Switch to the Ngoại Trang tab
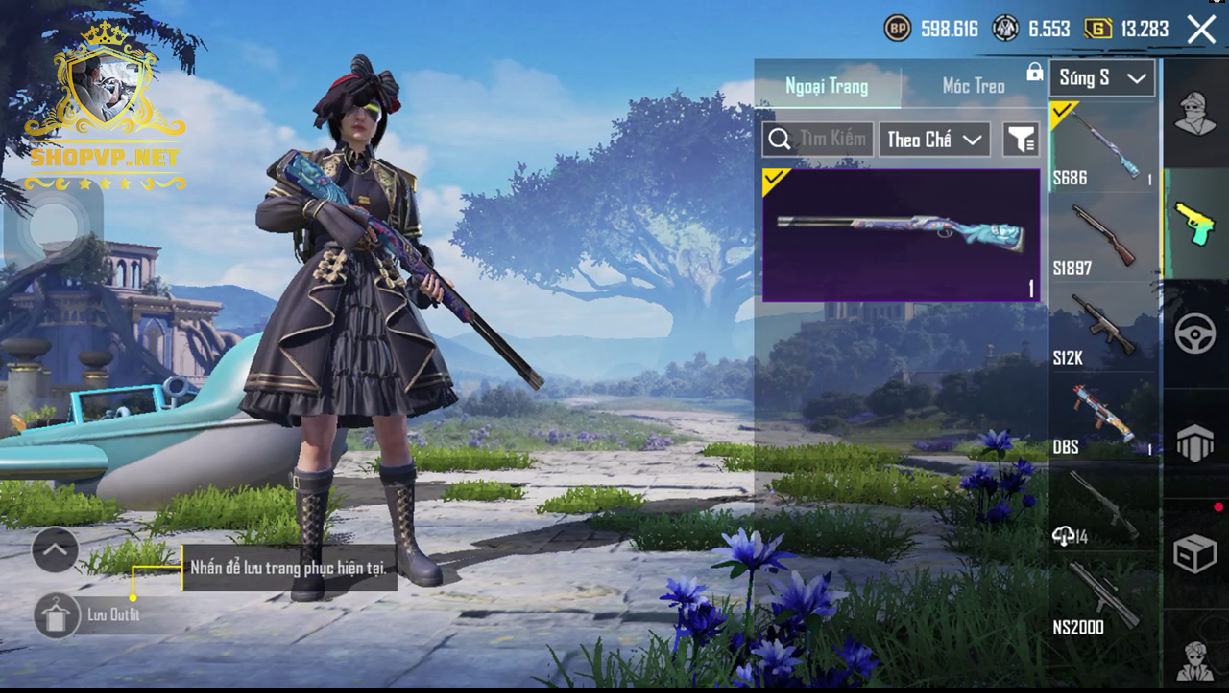 [x=827, y=86]
